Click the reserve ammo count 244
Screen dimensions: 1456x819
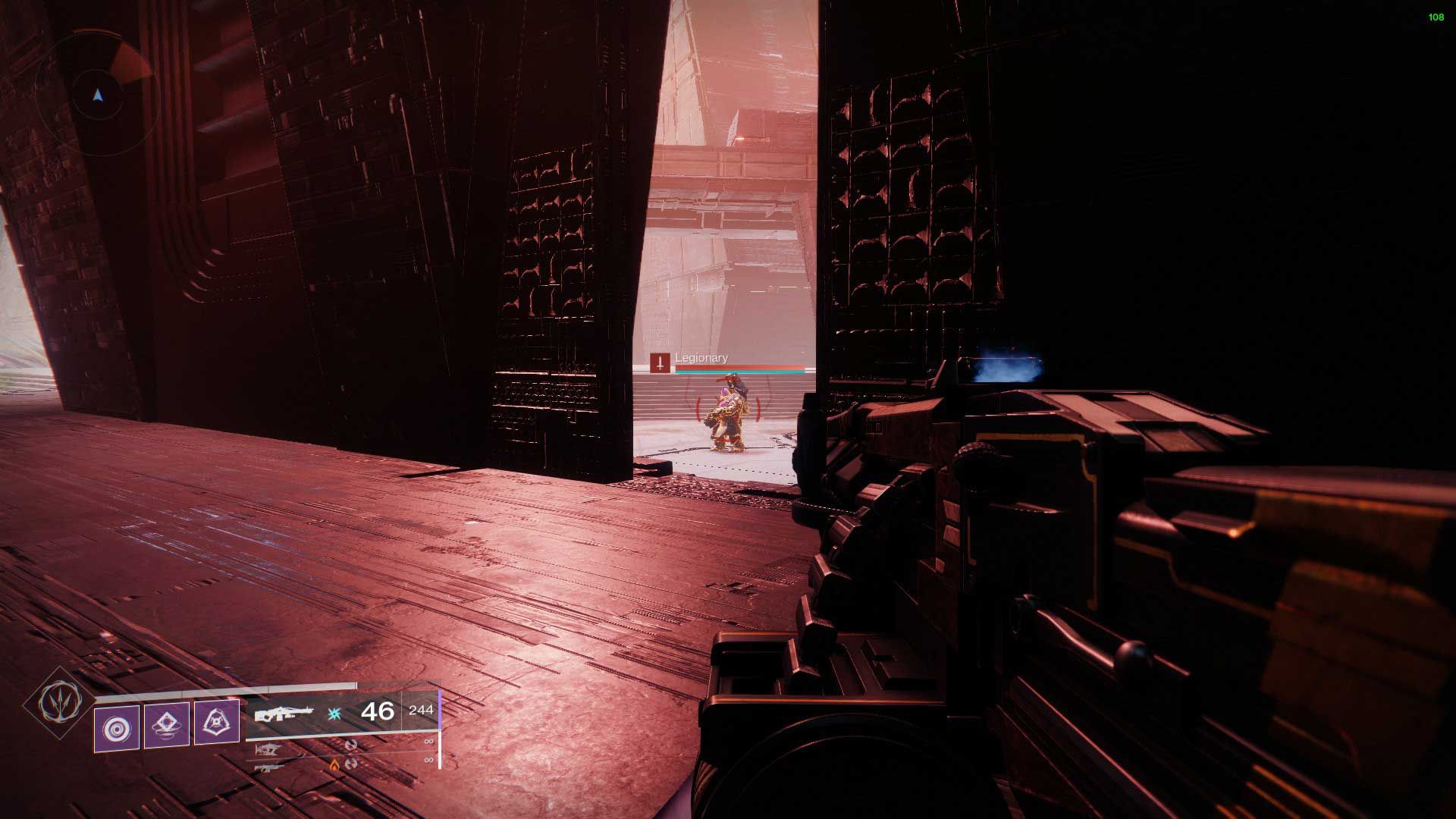422,711
